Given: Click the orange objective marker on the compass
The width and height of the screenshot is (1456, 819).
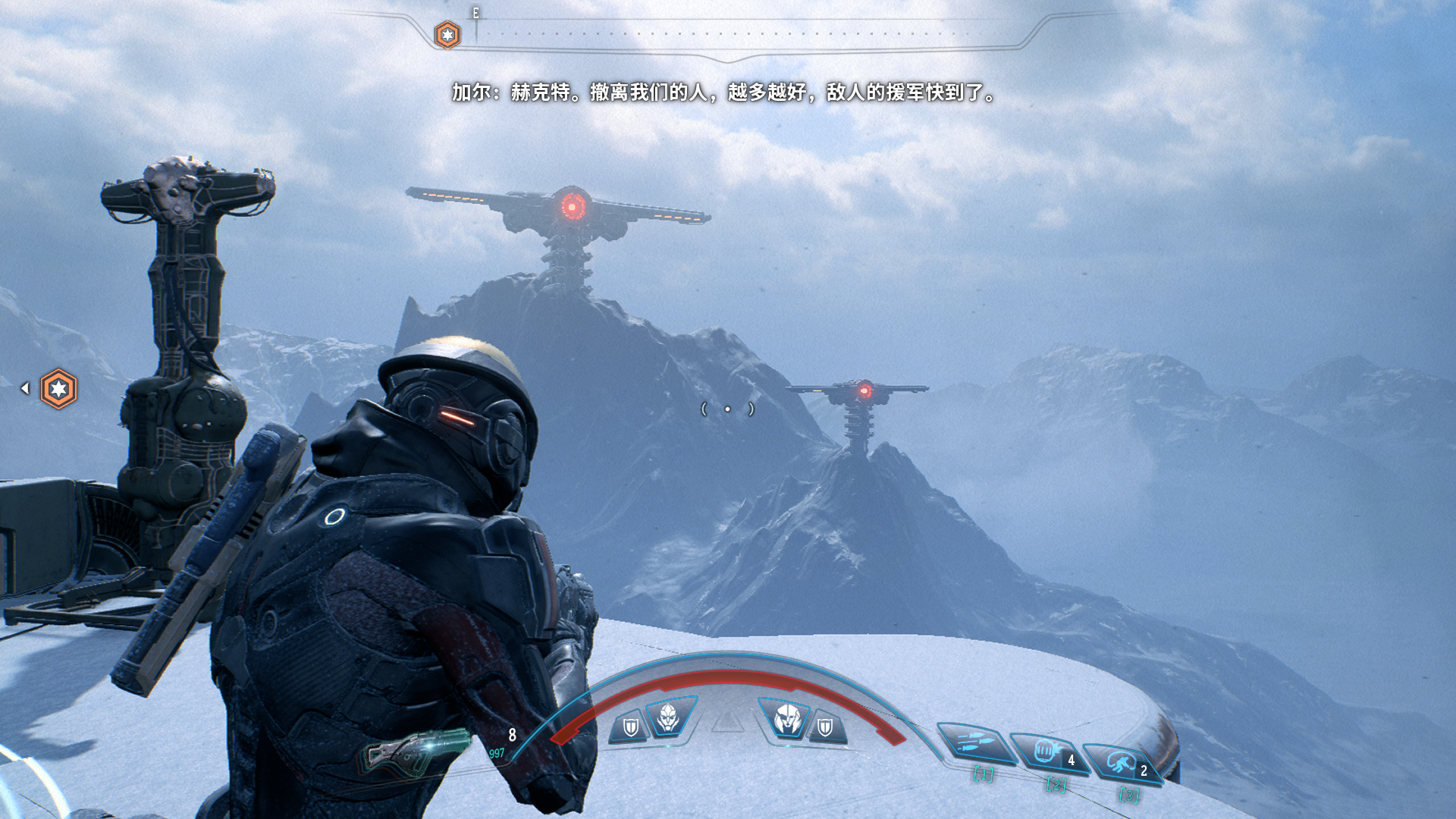Looking at the screenshot, I should pyautogui.click(x=447, y=35).
